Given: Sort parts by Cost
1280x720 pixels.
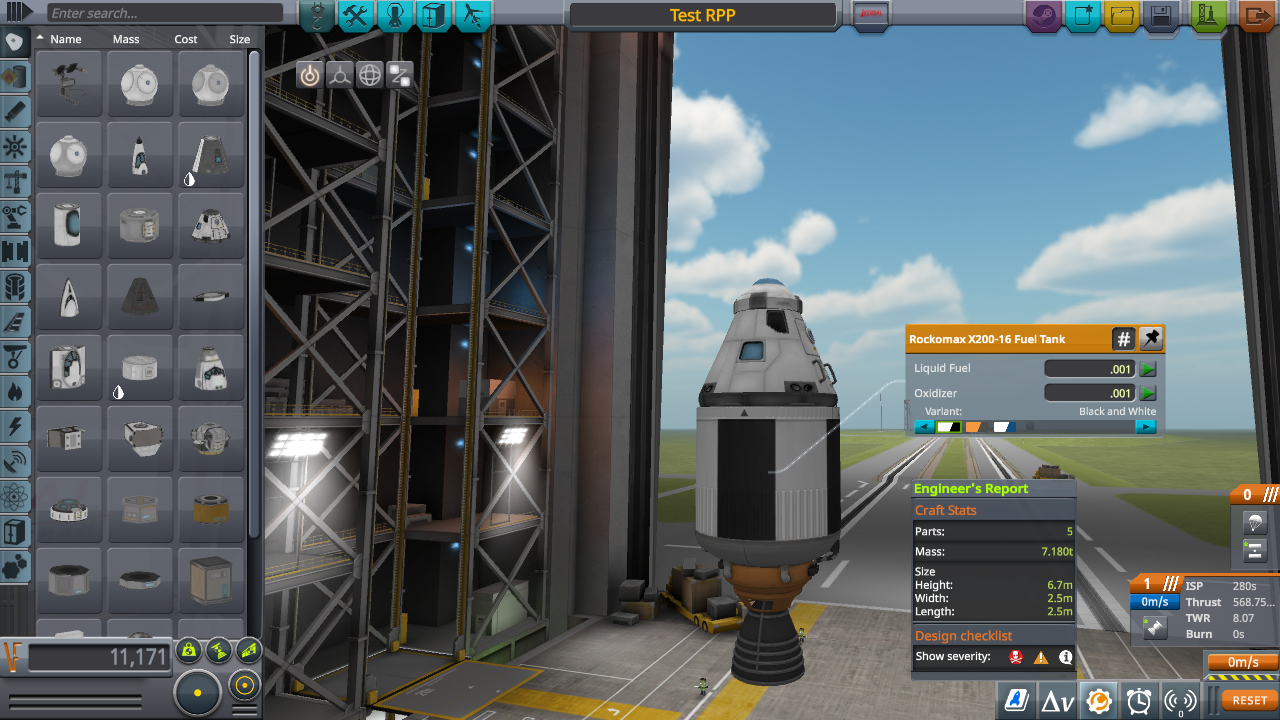Looking at the screenshot, I should pyautogui.click(x=186, y=39).
